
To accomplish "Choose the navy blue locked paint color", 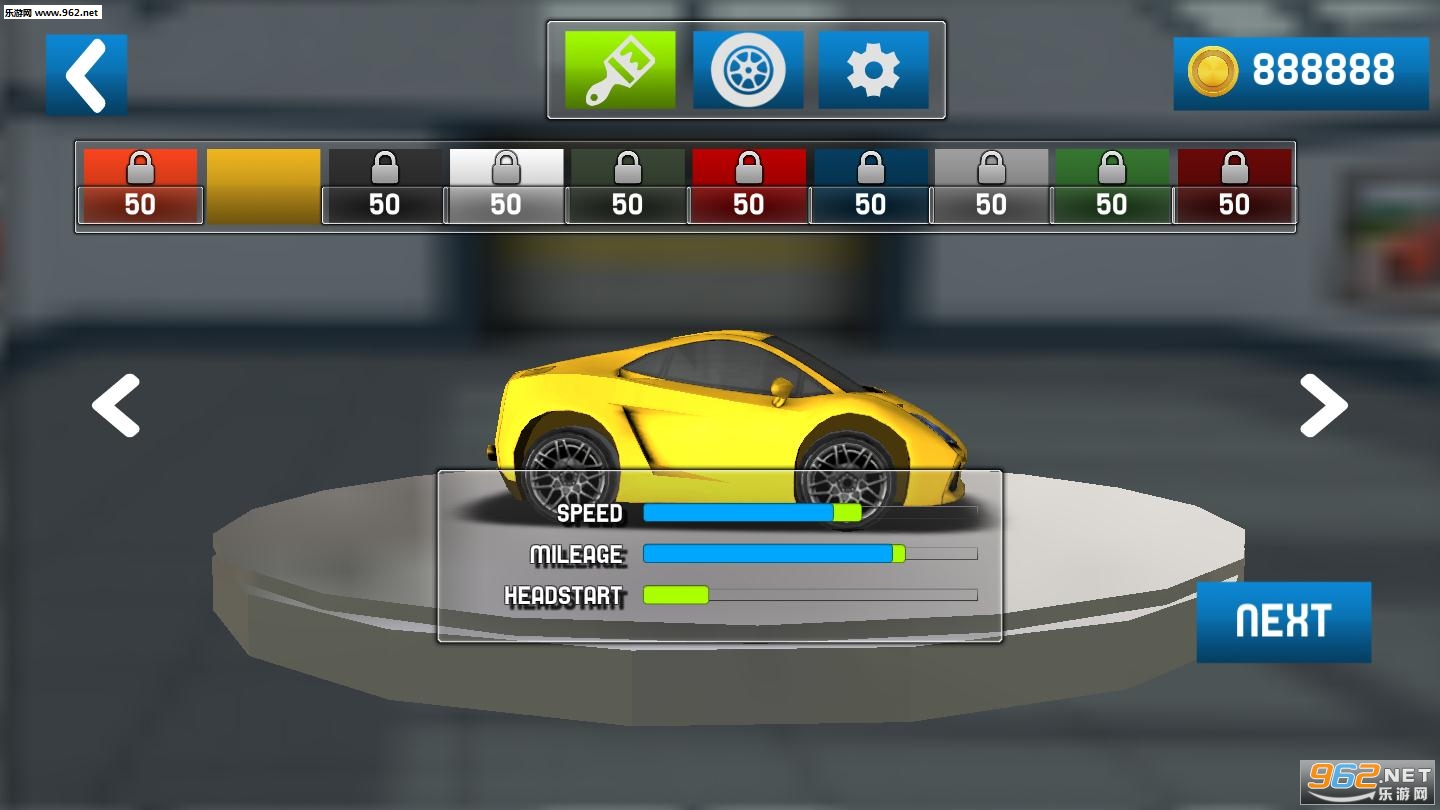I will [870, 186].
